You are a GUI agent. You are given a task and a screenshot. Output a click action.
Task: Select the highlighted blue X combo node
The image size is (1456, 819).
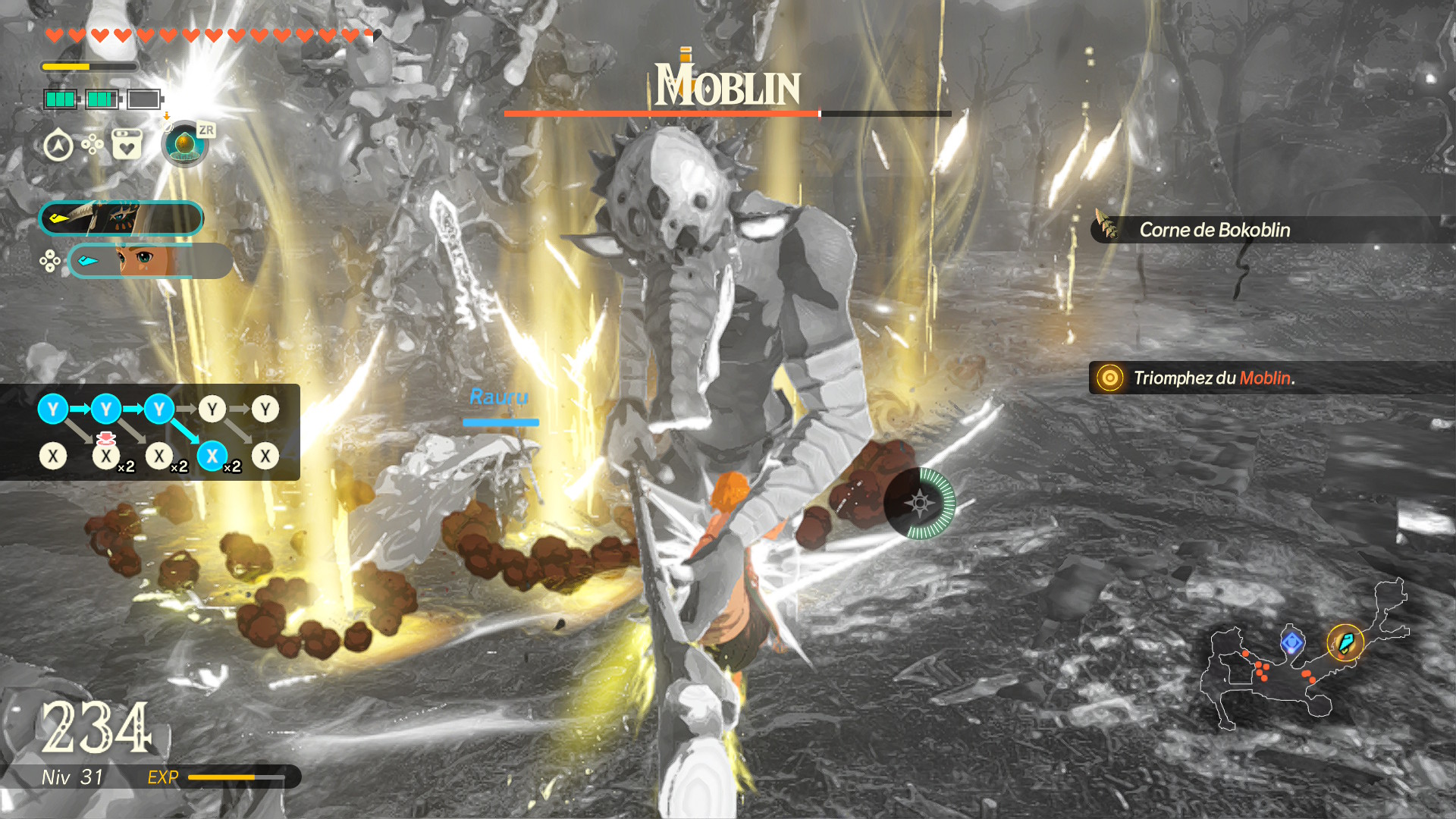212,457
